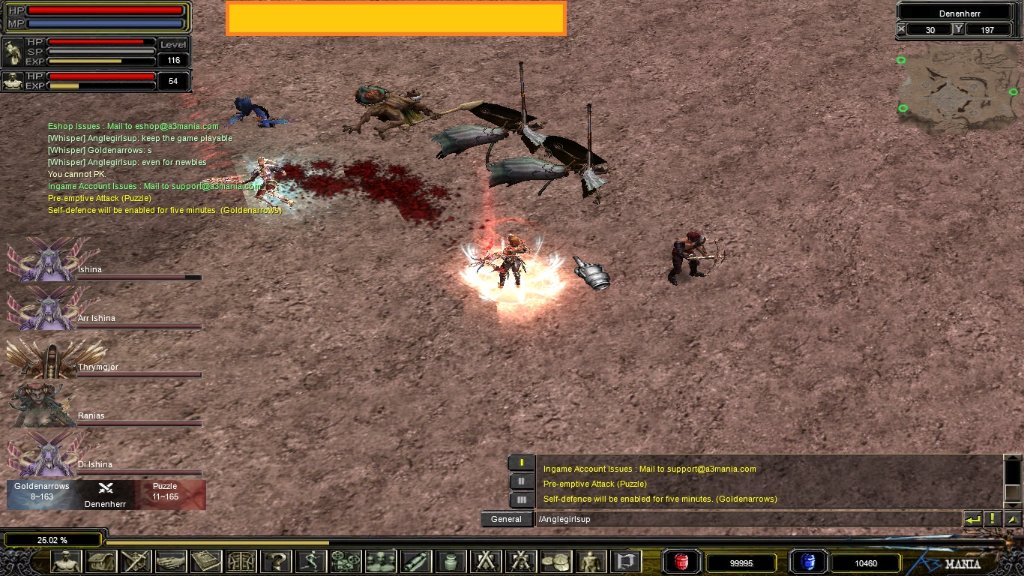This screenshot has height=576, width=1024.
Task: Switch to chat tab I
Action: click(x=520, y=463)
